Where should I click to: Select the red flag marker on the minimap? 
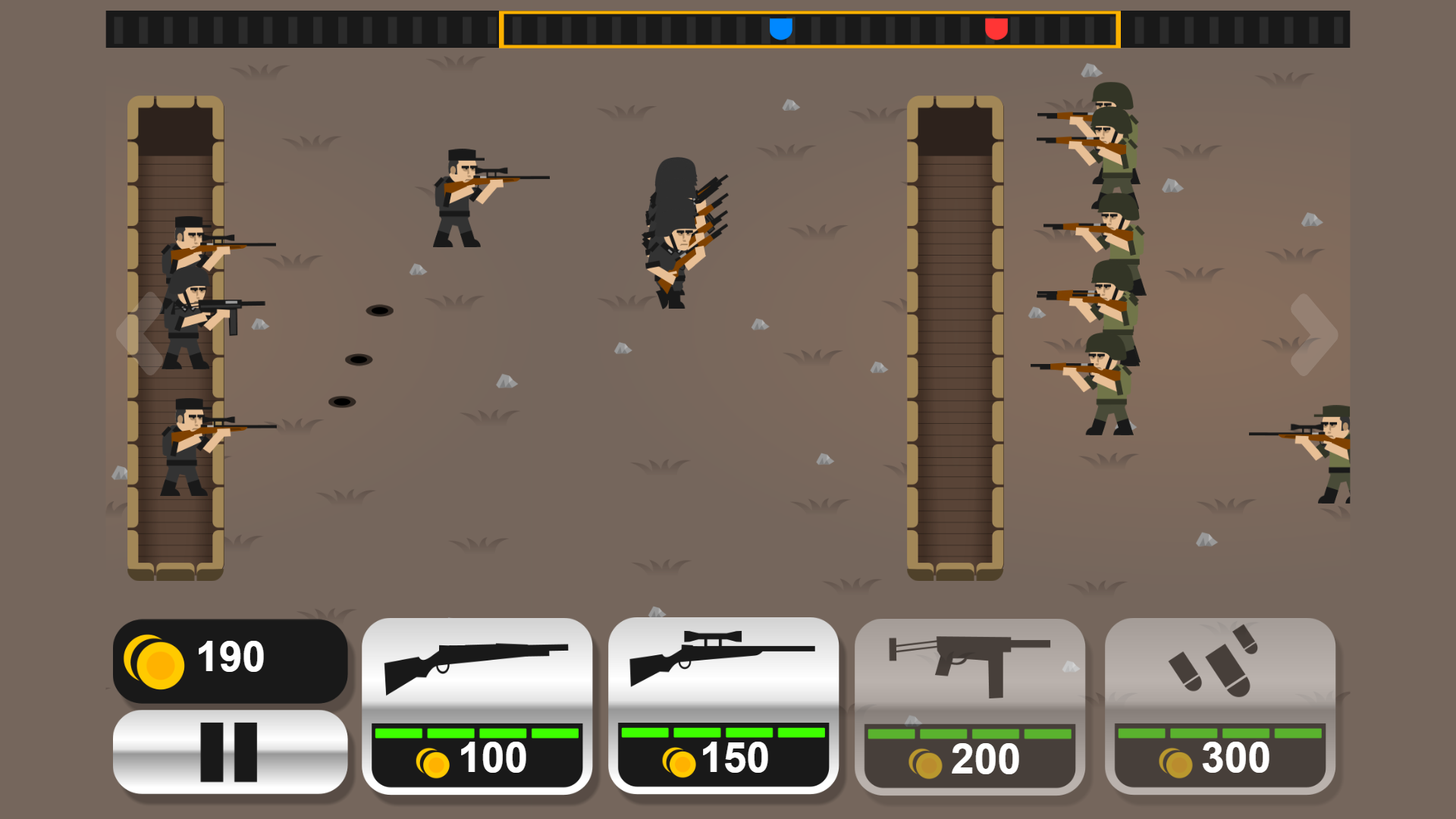(995, 30)
